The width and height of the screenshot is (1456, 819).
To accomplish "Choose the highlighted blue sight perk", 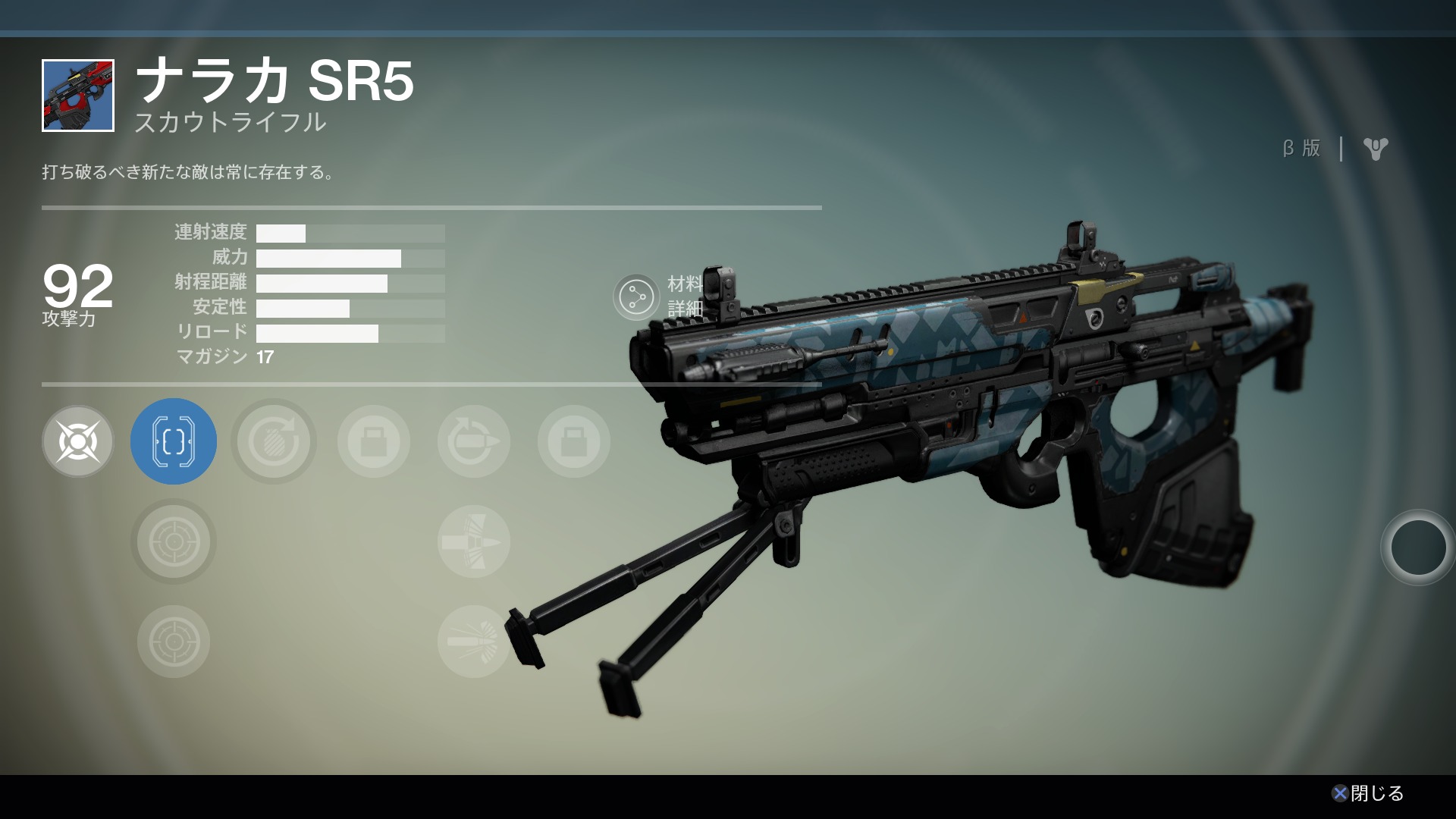I will coord(174,441).
